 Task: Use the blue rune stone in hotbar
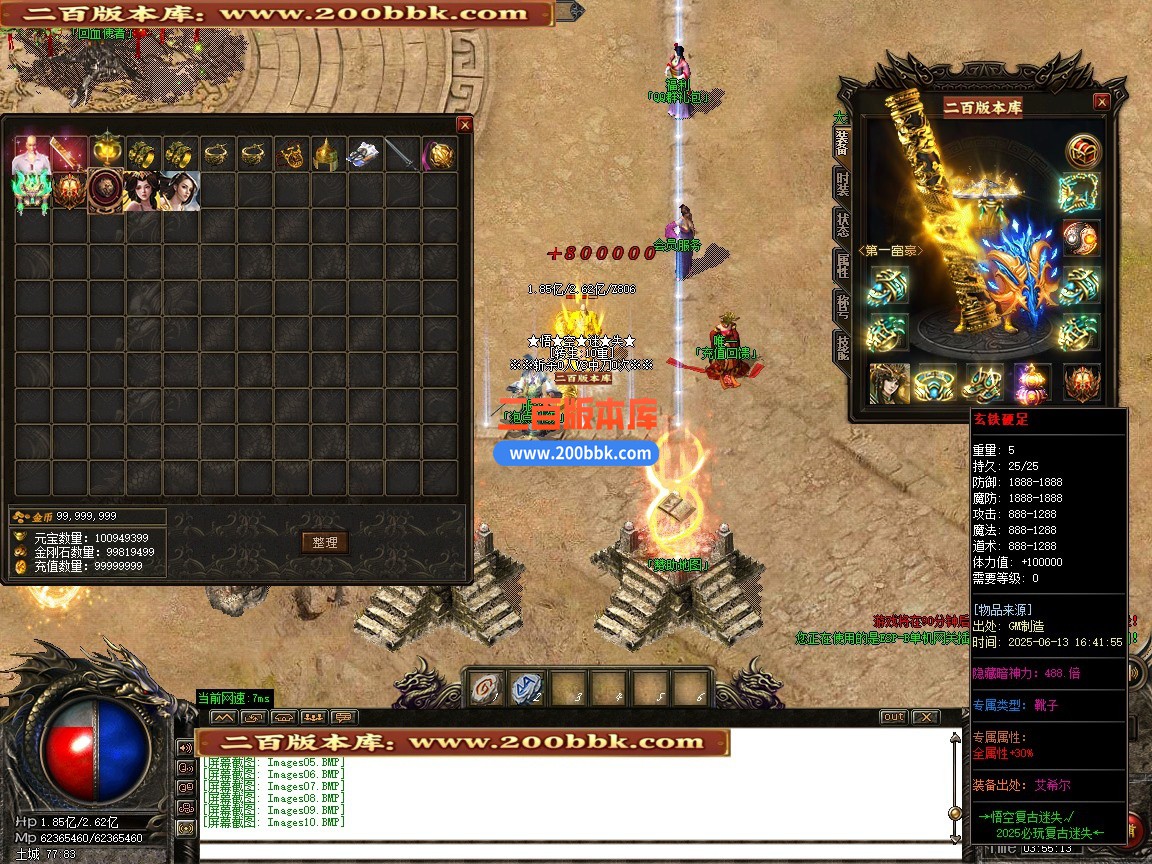coord(526,689)
